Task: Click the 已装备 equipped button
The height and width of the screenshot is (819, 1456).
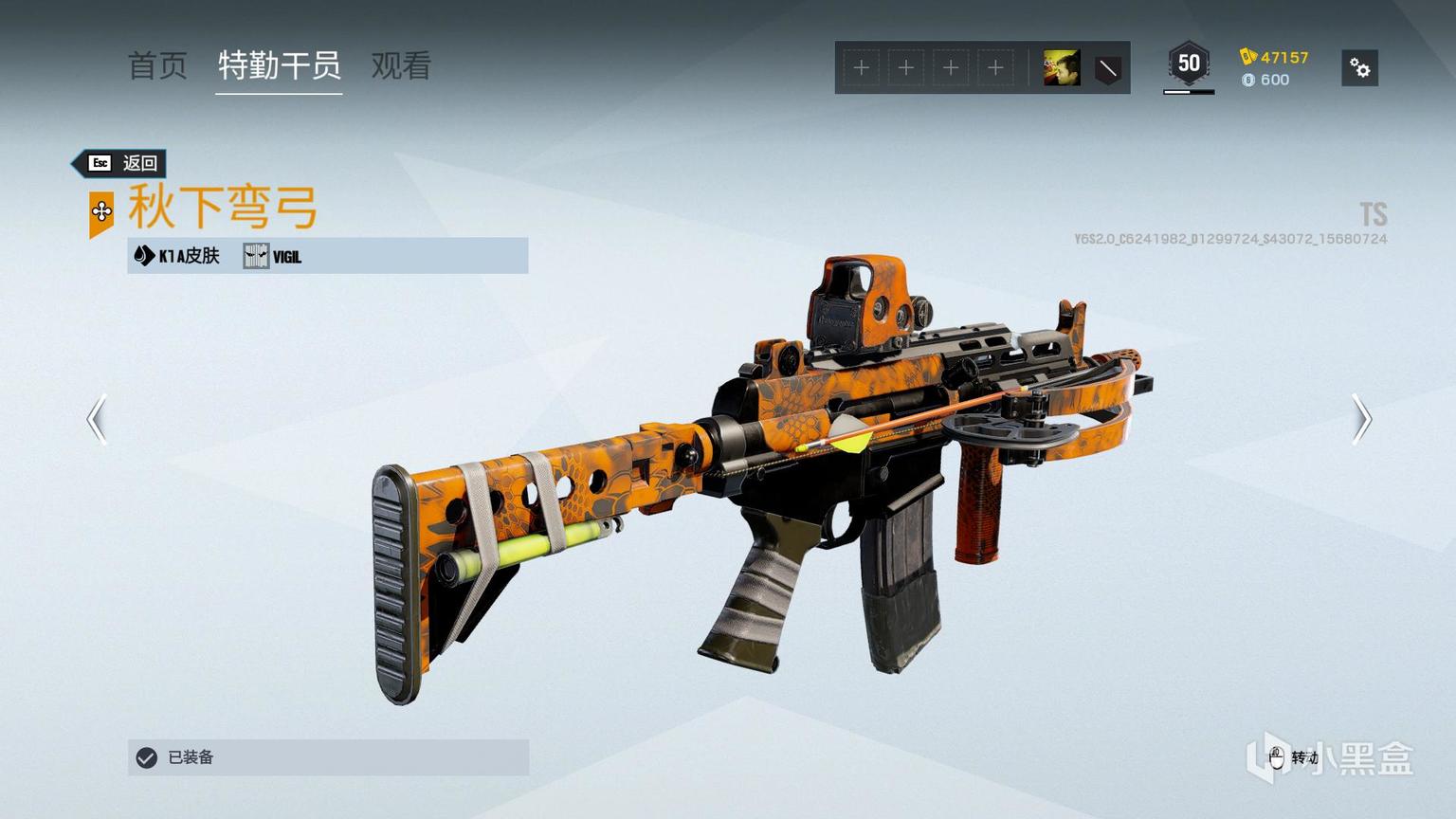Action: pyautogui.click(x=328, y=757)
